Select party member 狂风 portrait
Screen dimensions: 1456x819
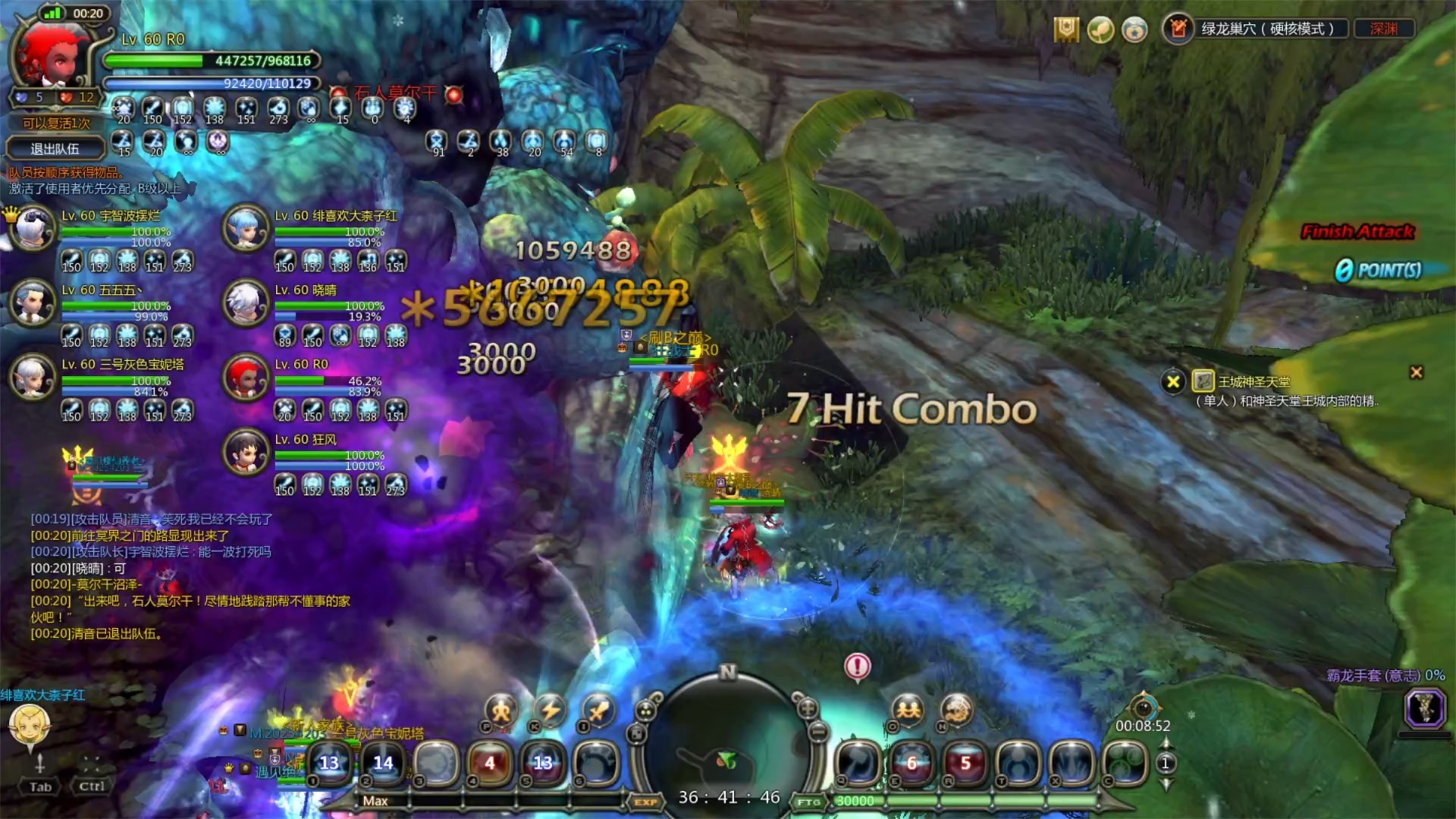246,451
